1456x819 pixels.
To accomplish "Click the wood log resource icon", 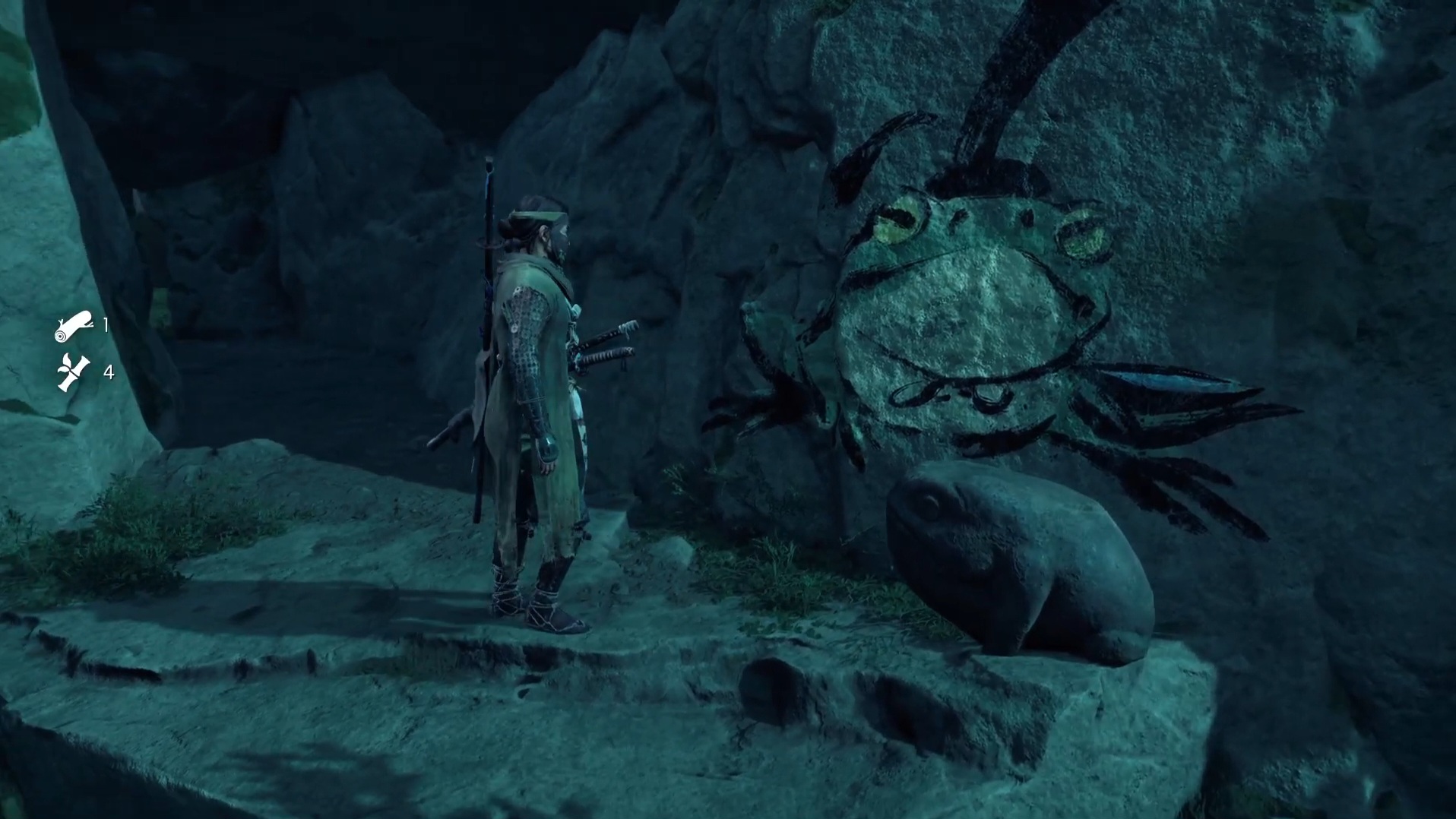I will [74, 326].
